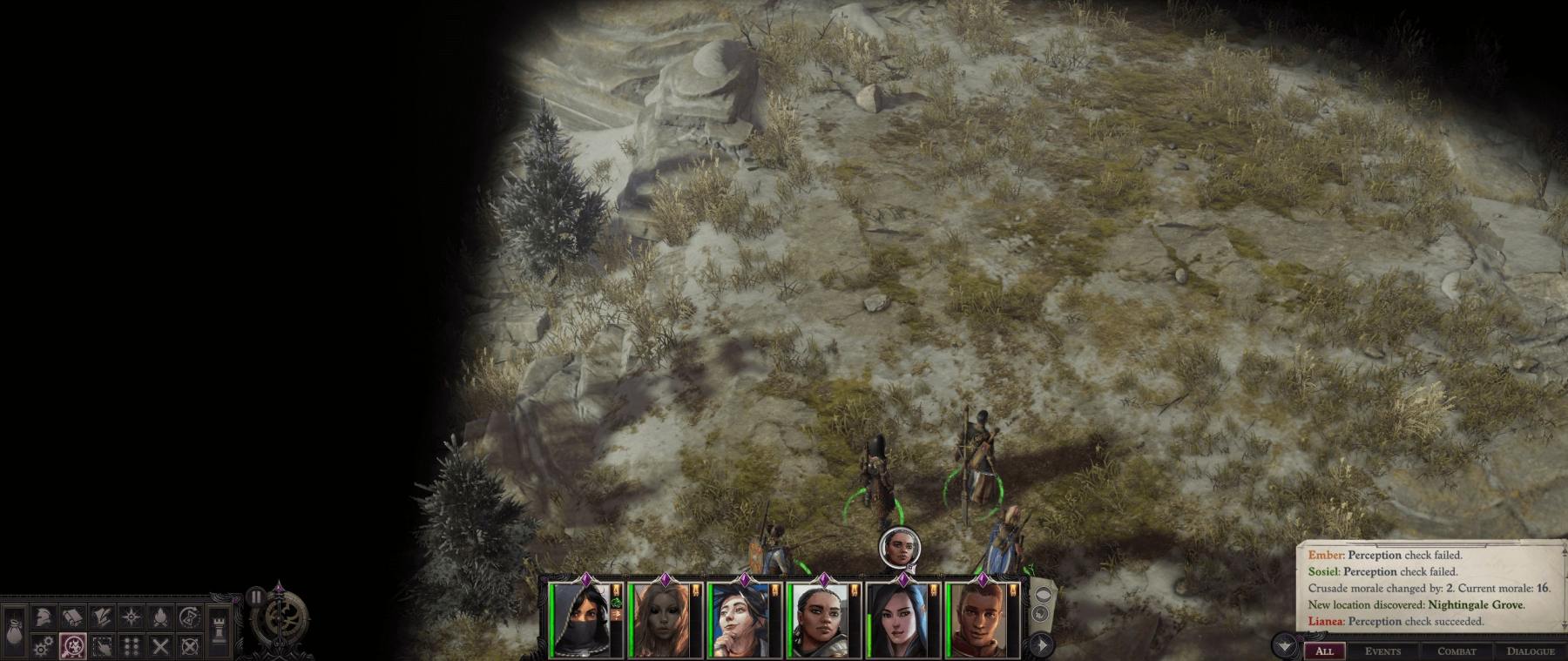This screenshot has height=661, width=1568.
Task: Switch to the Combat log tab
Action: (x=1456, y=651)
